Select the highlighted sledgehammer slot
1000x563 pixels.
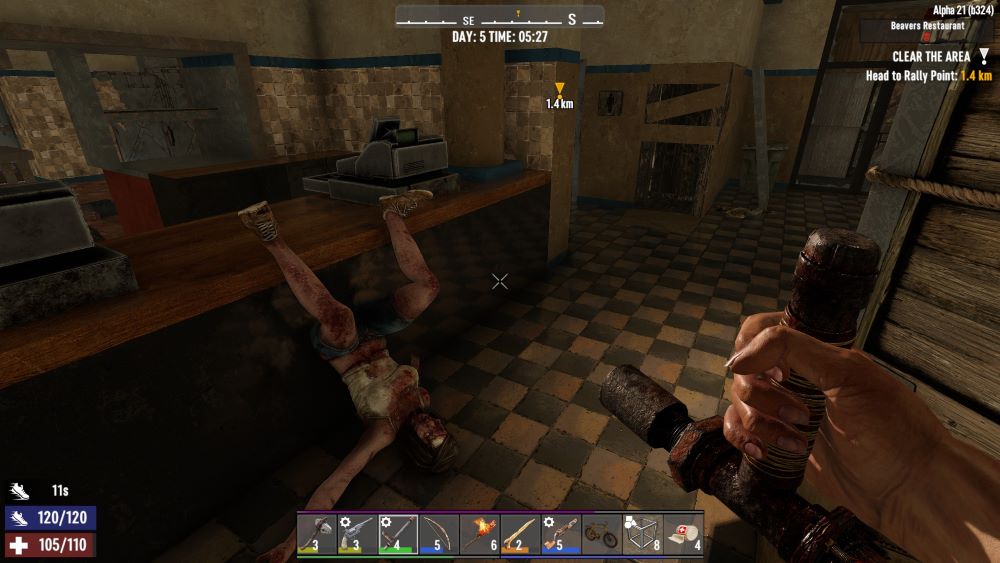[x=398, y=534]
